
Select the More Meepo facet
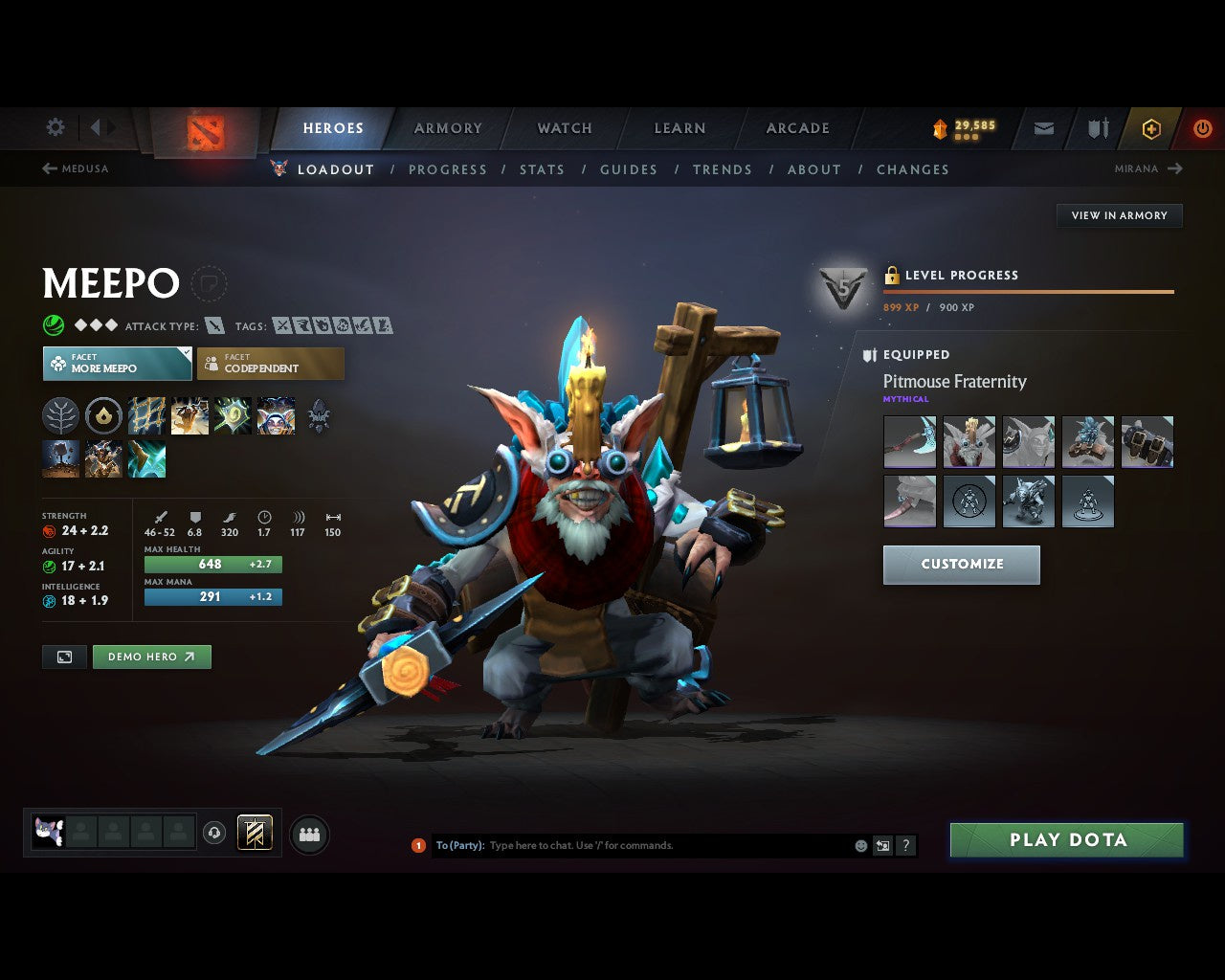(x=117, y=364)
